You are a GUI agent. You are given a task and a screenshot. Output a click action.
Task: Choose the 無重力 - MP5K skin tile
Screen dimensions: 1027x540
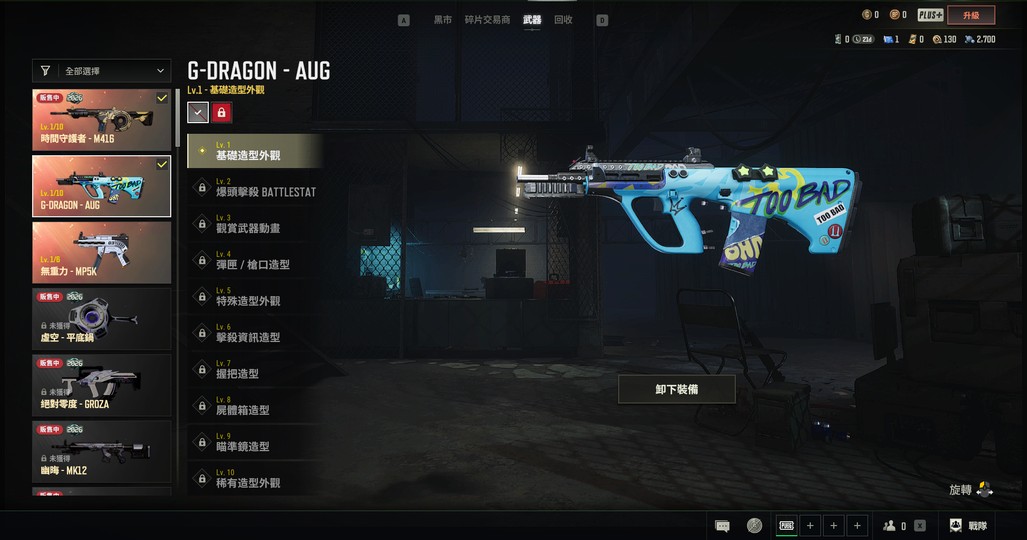click(x=102, y=251)
